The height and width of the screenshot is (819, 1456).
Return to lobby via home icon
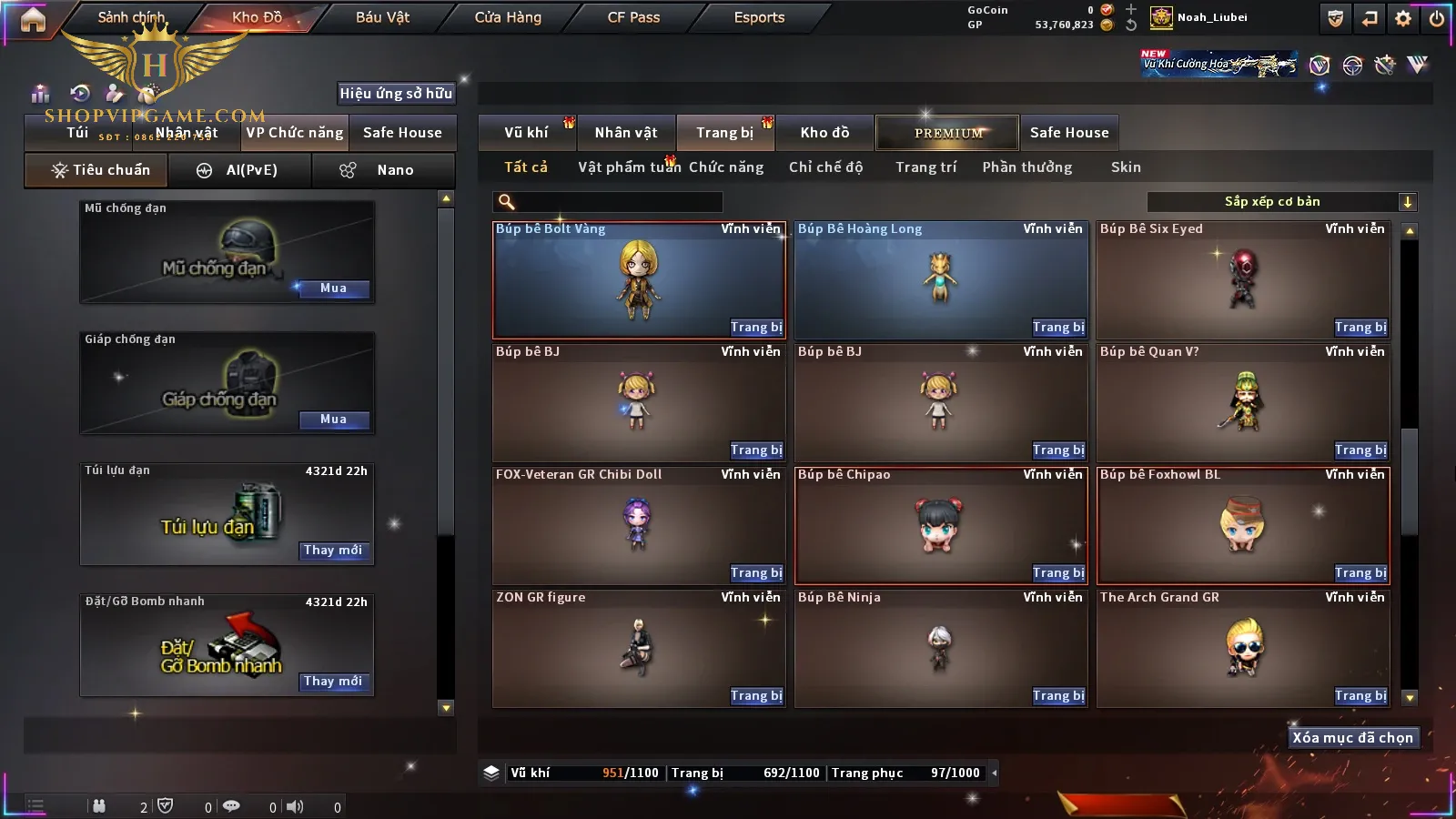coord(33,19)
